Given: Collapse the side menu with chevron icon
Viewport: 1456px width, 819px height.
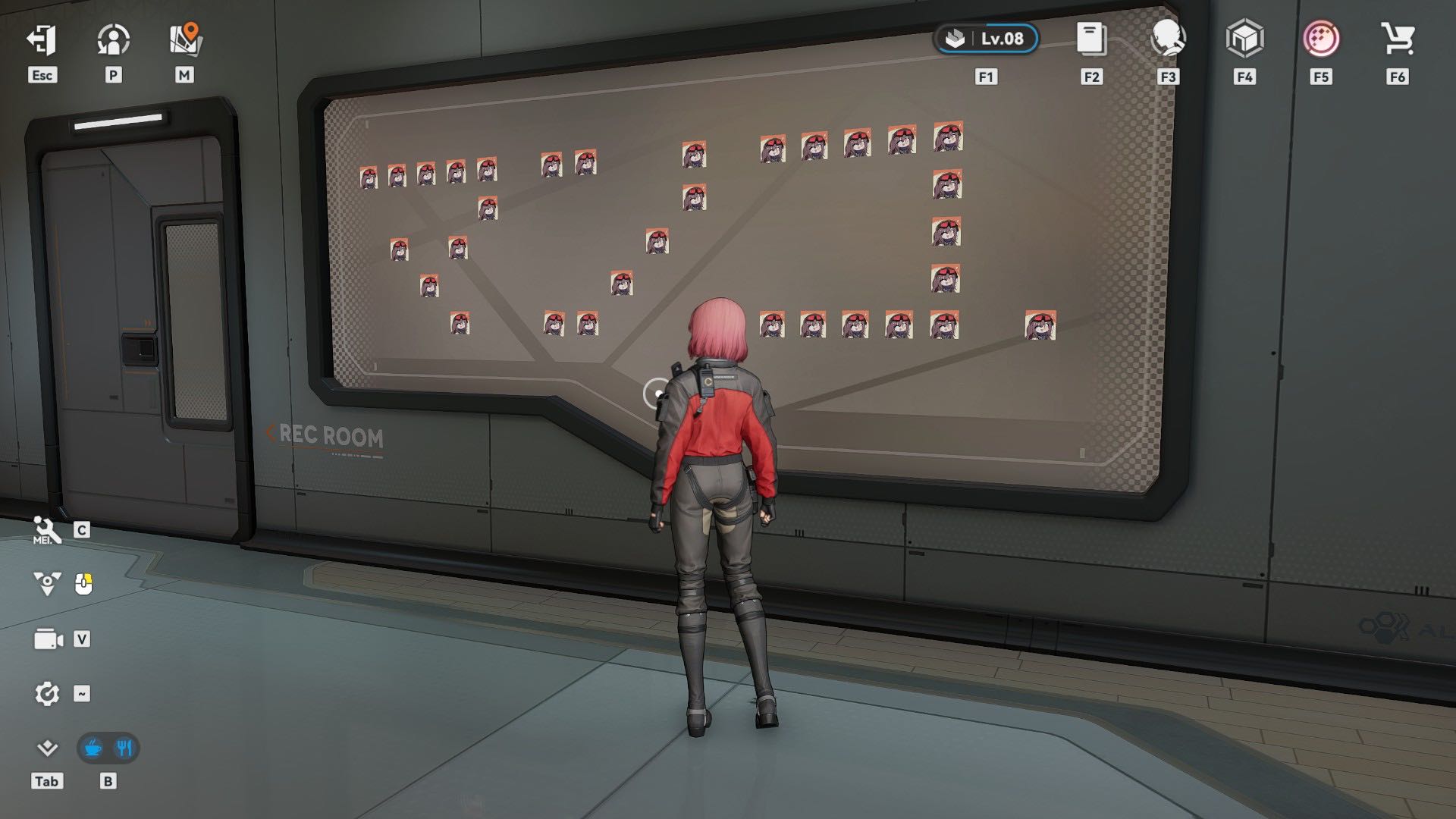Looking at the screenshot, I should point(47,748).
